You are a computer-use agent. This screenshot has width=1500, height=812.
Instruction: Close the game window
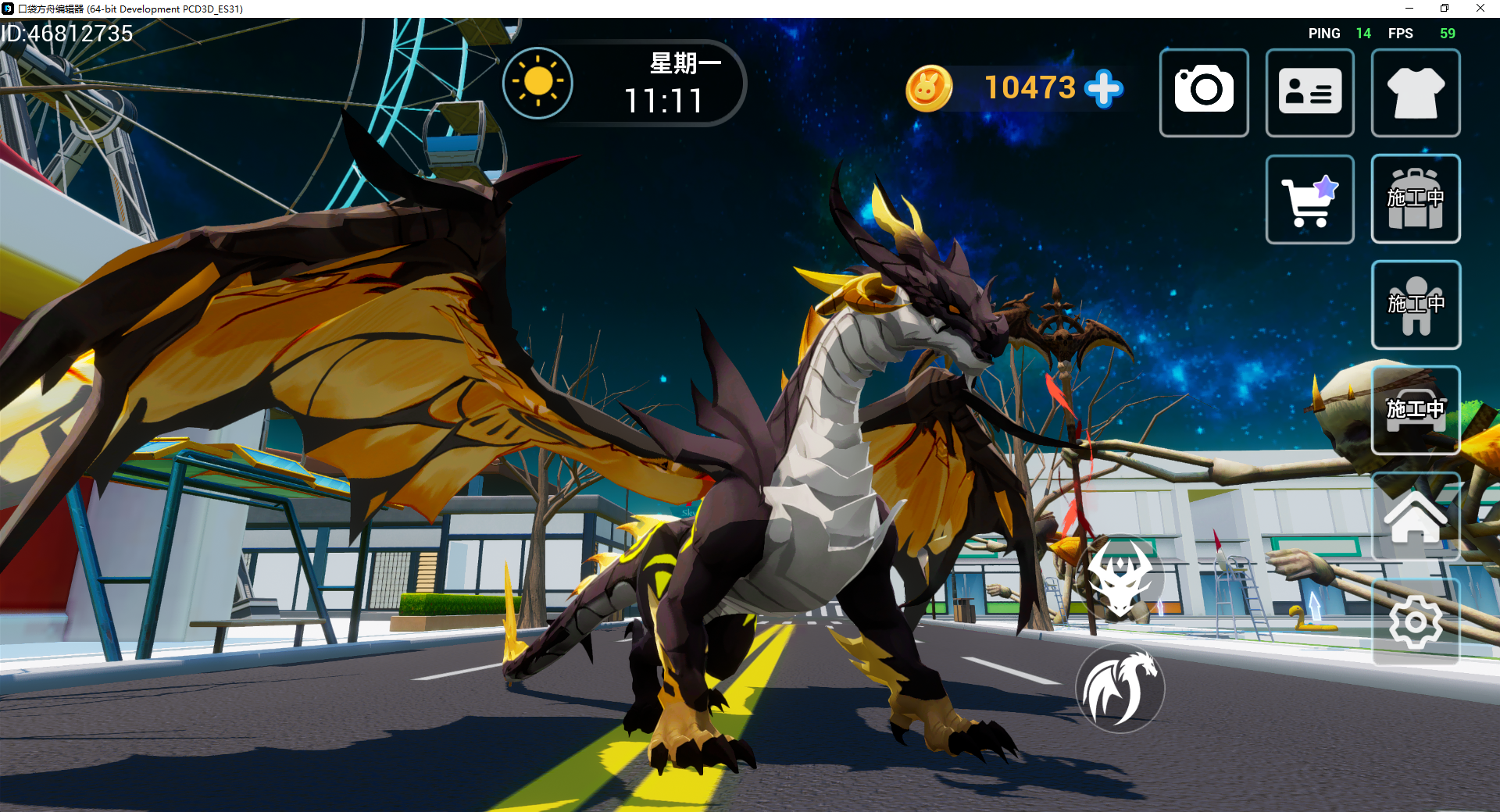[x=1480, y=9]
